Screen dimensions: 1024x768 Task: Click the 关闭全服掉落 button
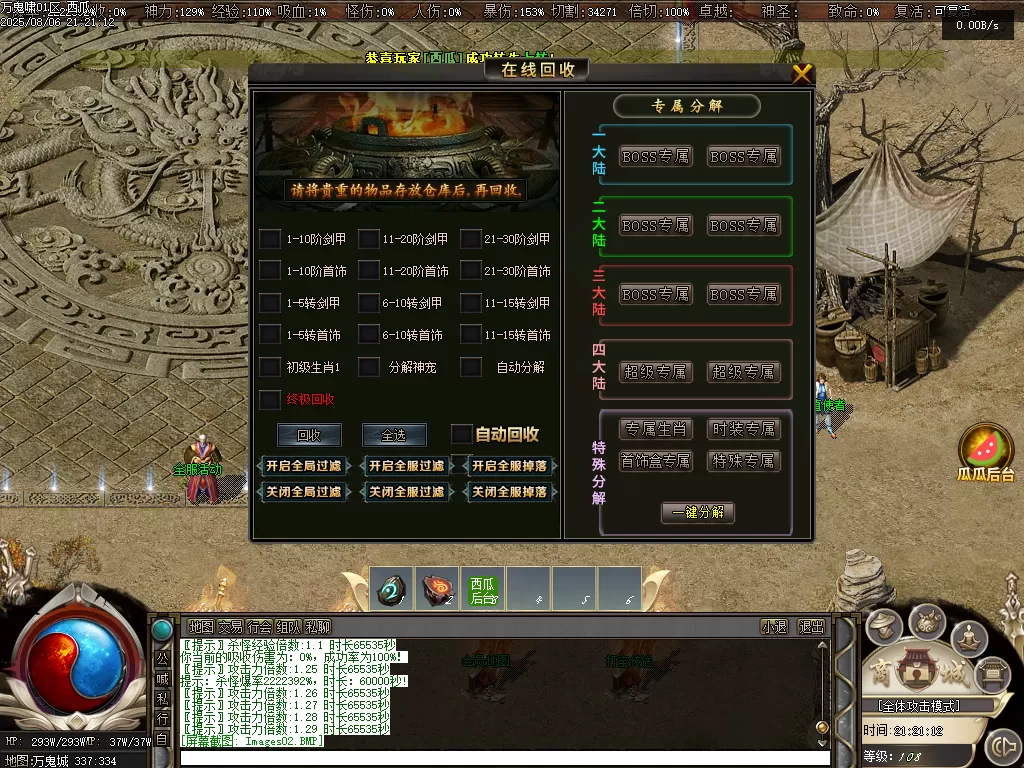coord(509,492)
